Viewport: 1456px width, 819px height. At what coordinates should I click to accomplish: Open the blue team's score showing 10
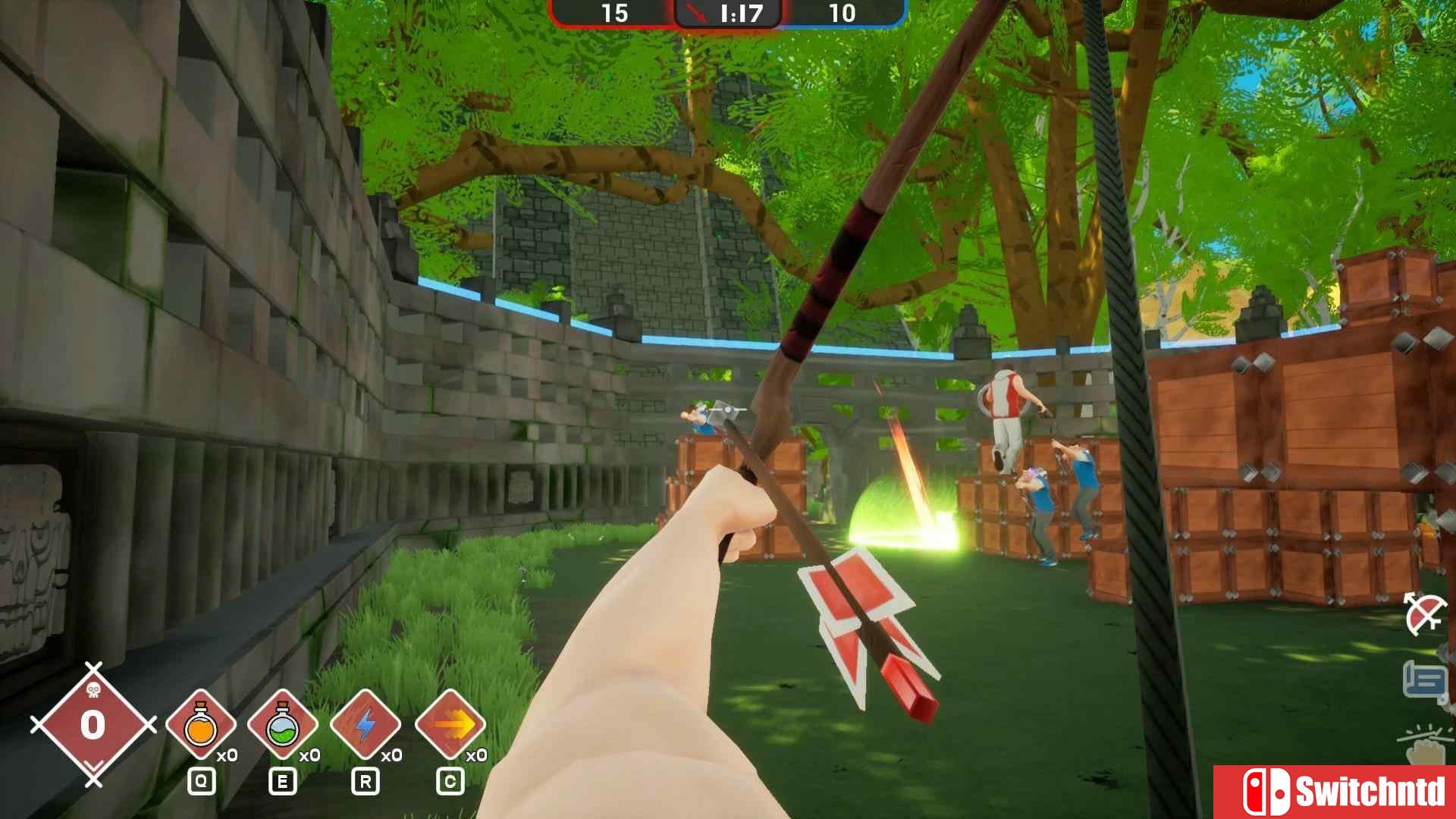(844, 13)
